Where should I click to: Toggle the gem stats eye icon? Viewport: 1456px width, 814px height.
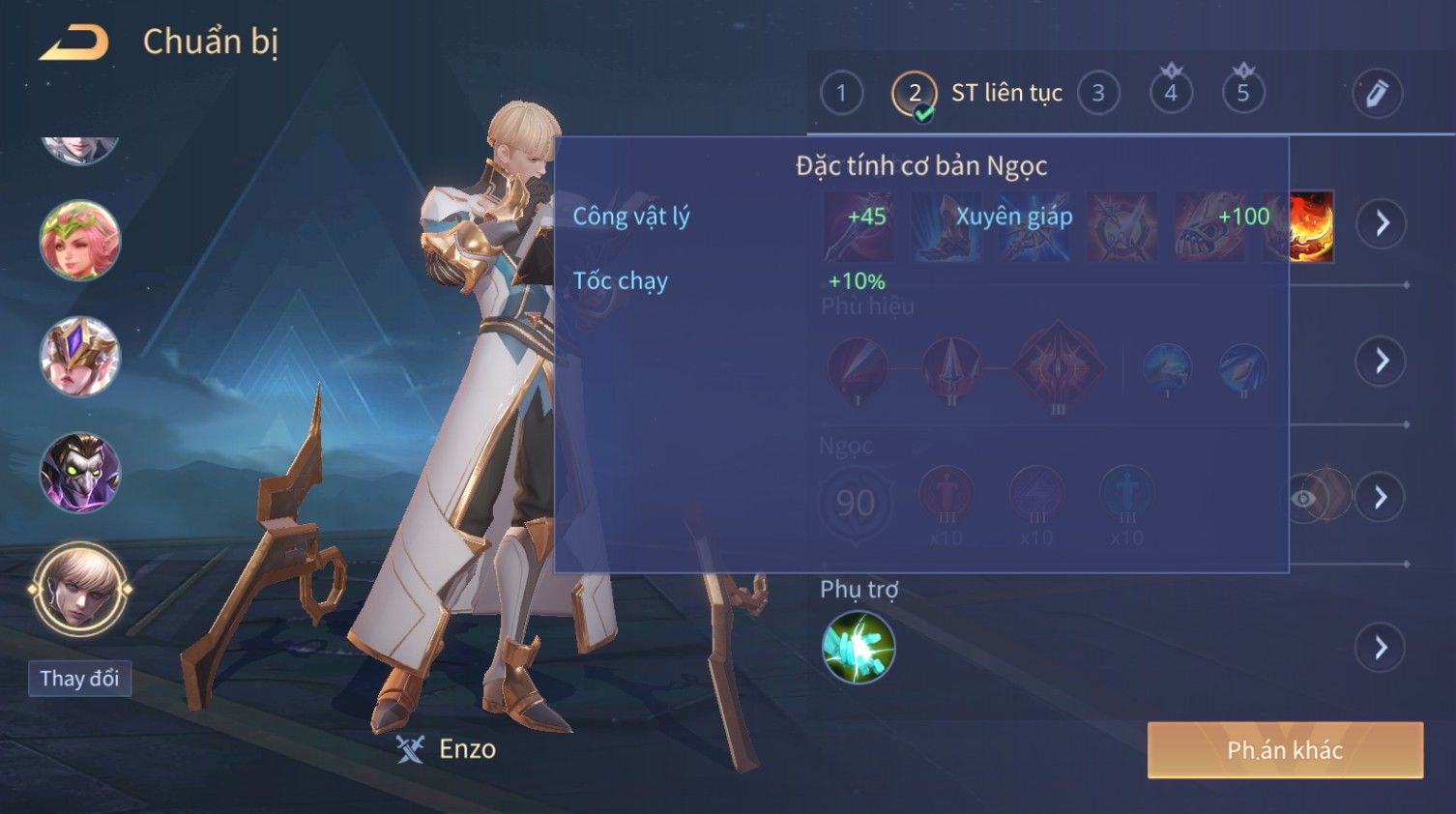1304,498
